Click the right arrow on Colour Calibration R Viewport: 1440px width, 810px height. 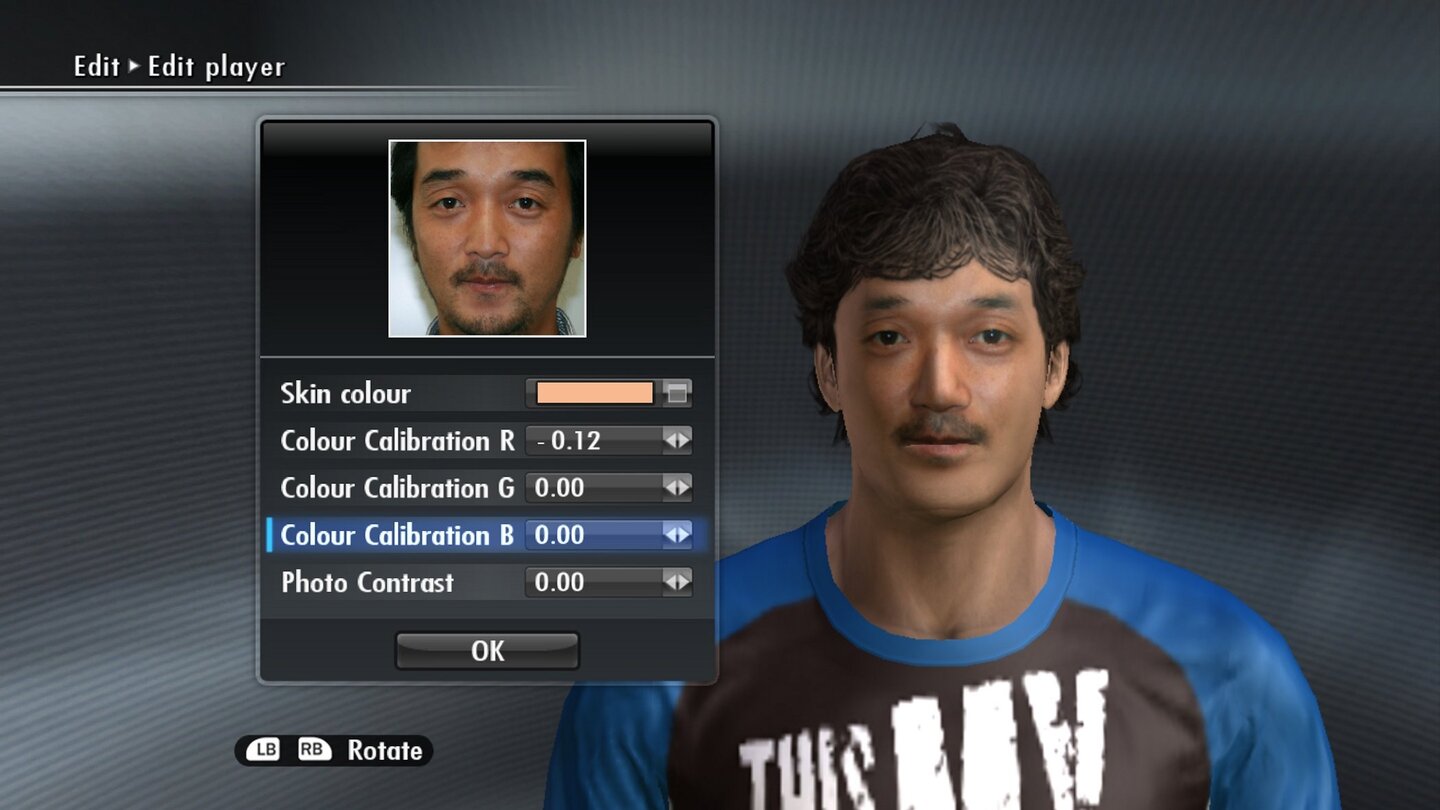[x=683, y=440]
